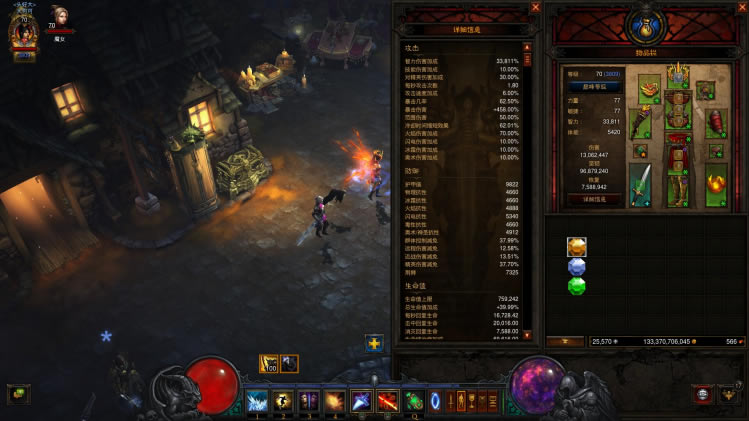Pick the white diamond gem in the bag
749x421 pixels.
(577, 267)
